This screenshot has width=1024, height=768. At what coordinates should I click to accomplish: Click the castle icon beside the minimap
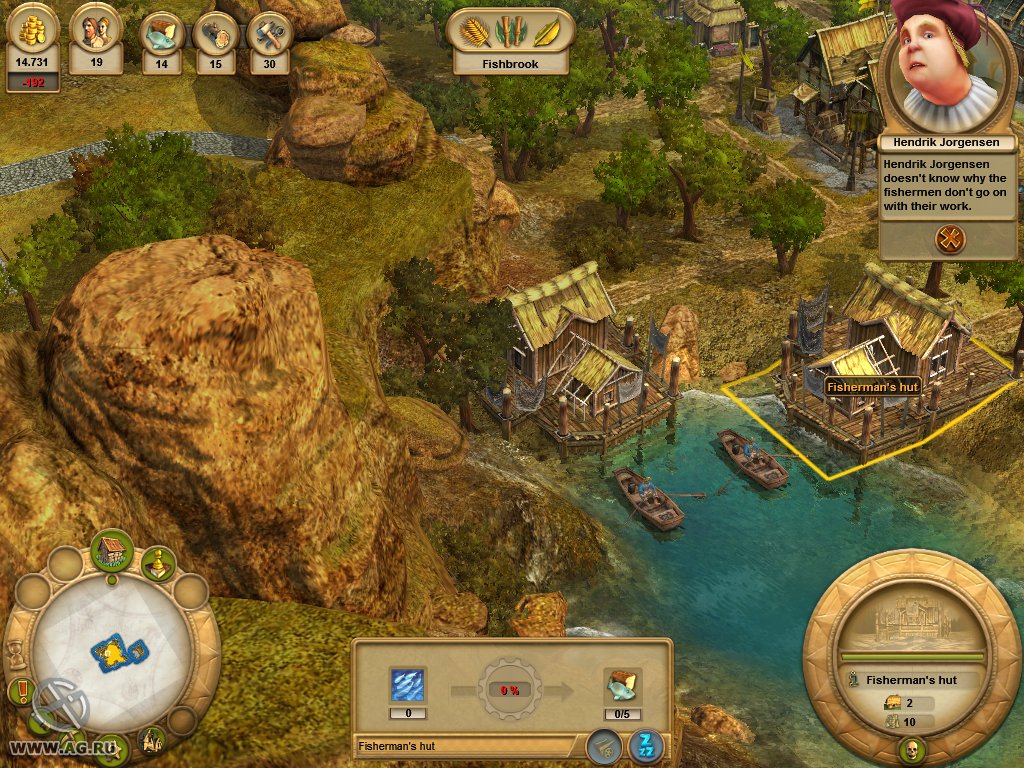pos(153,740)
